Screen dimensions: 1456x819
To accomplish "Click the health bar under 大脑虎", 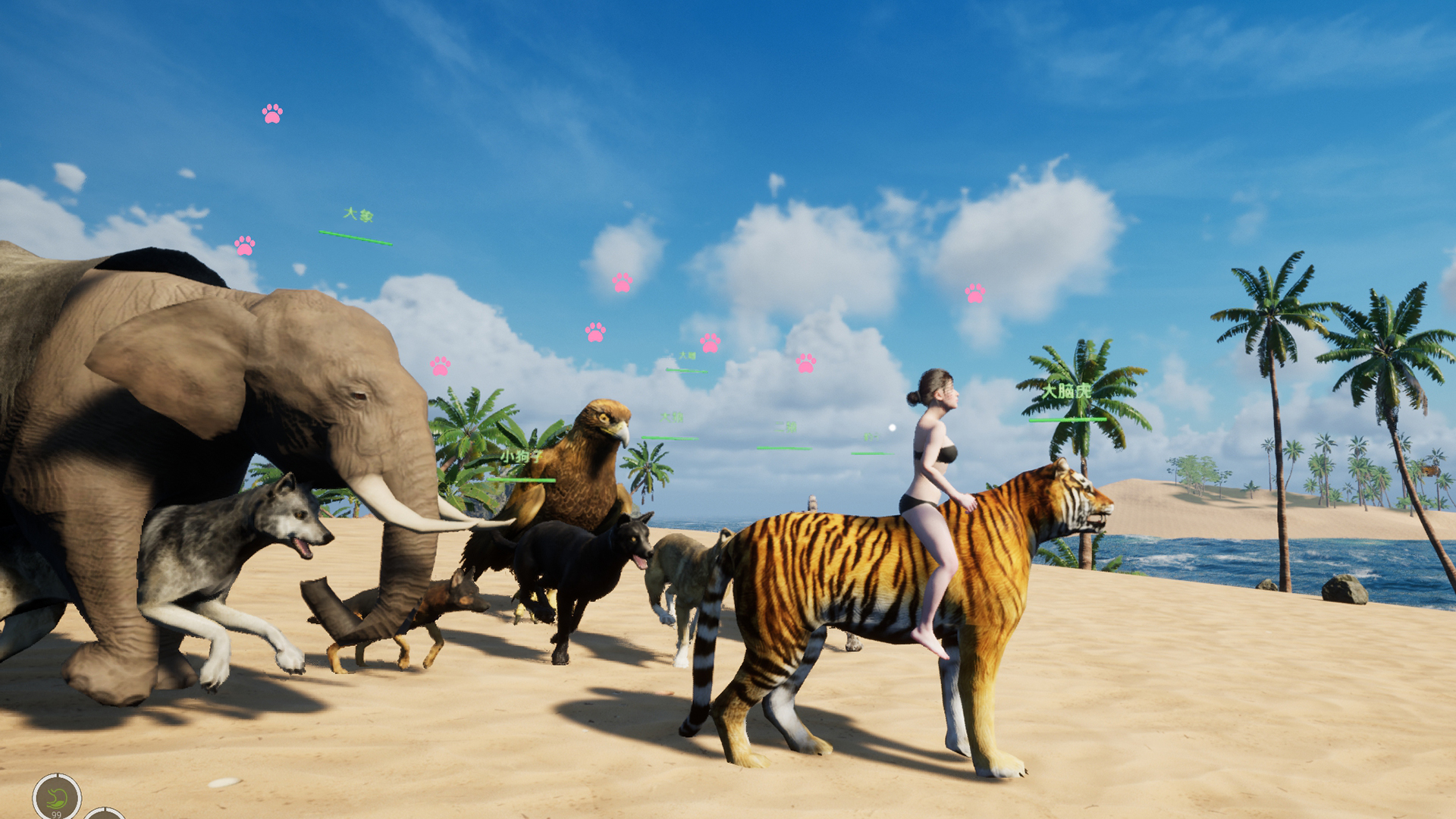I will (x=1064, y=418).
